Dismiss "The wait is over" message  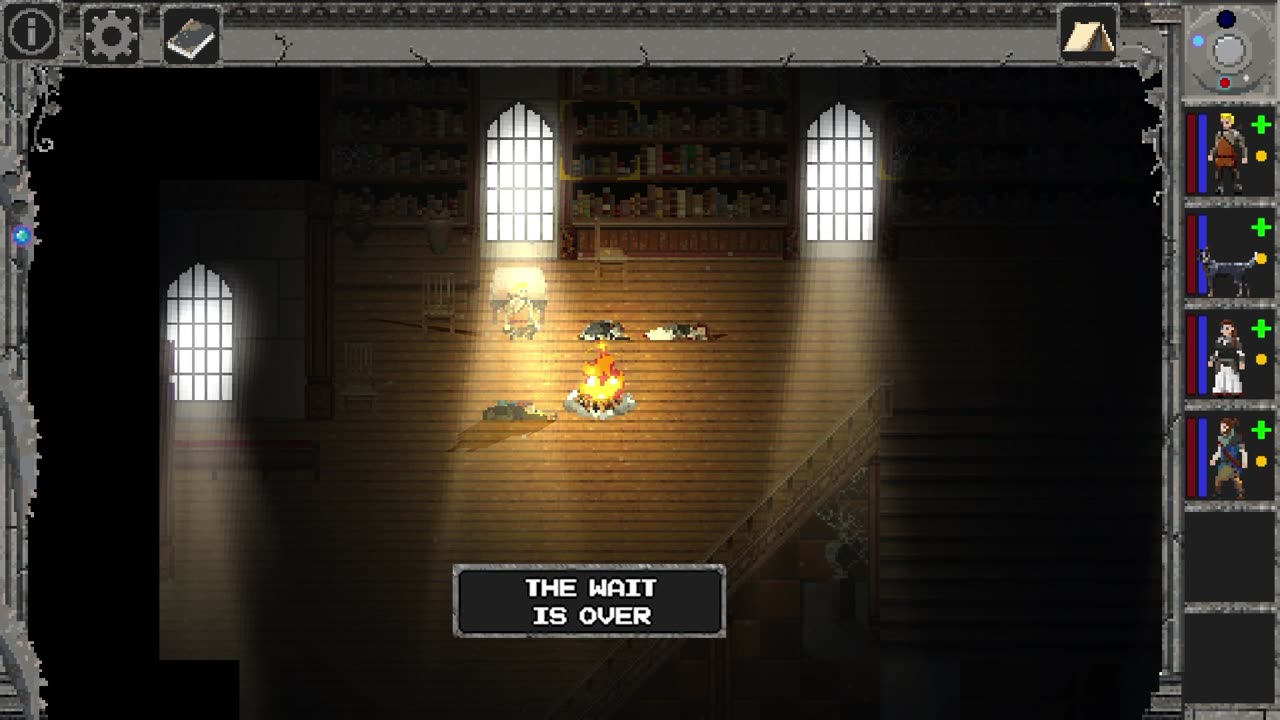(x=589, y=601)
